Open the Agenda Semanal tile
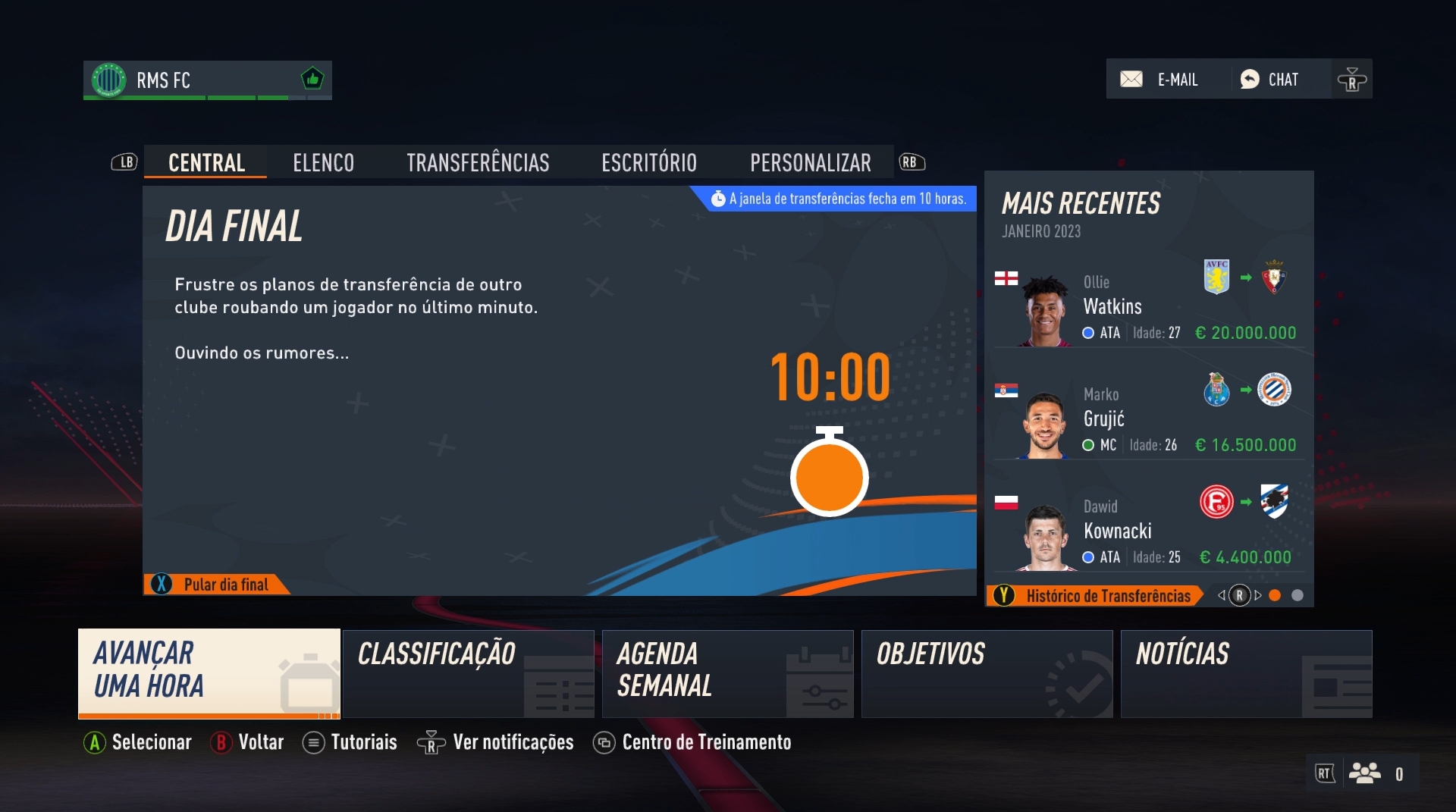This screenshot has height=812, width=1456. (x=727, y=672)
